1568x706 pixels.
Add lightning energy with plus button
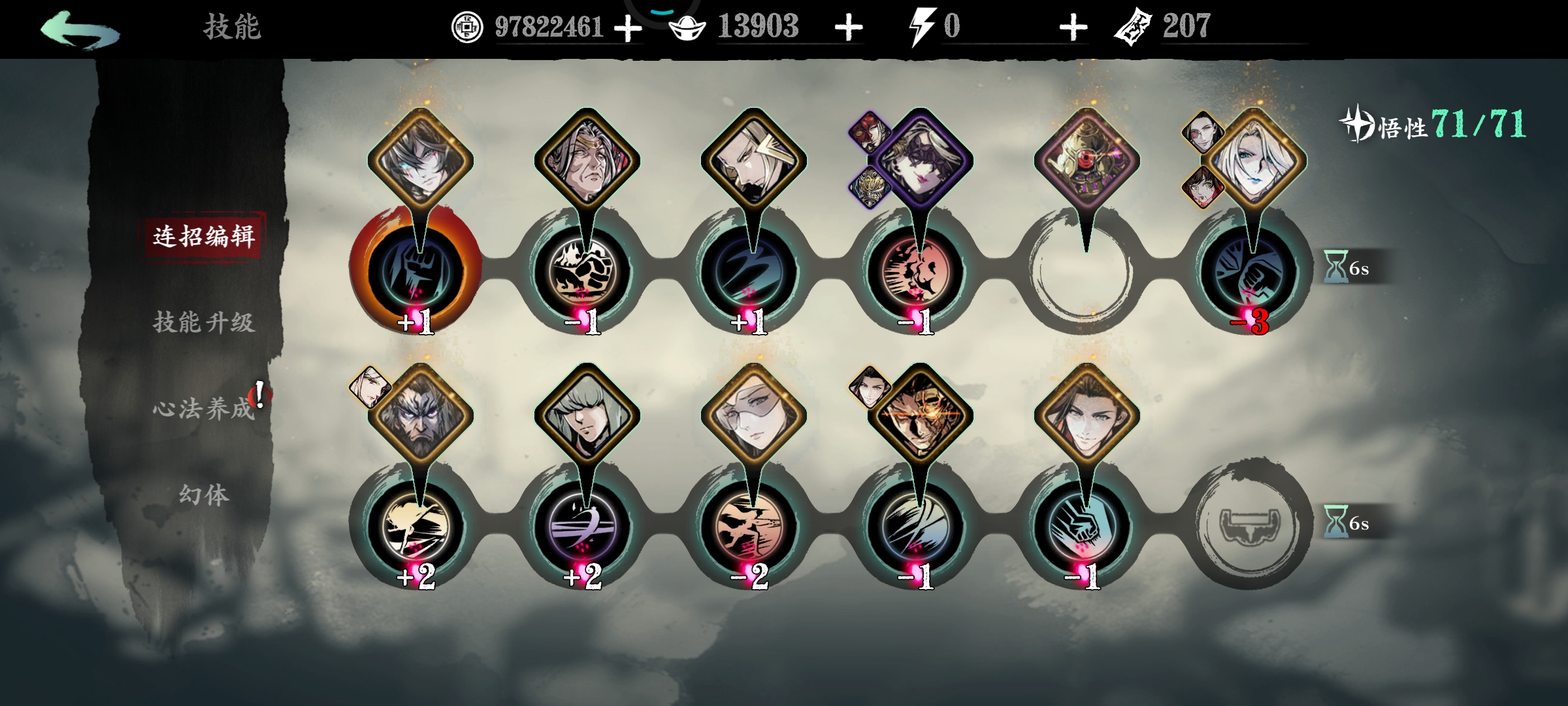pos(1073,28)
